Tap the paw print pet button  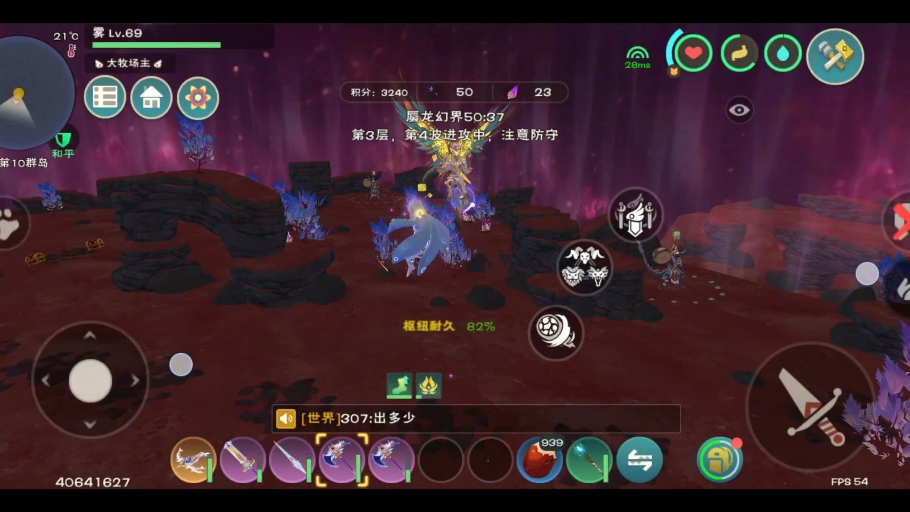click(8, 224)
